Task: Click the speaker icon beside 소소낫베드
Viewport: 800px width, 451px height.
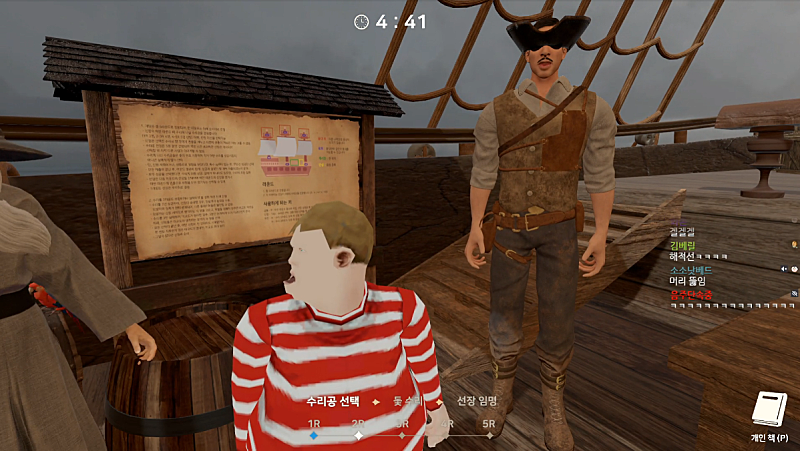Action: click(x=785, y=270)
